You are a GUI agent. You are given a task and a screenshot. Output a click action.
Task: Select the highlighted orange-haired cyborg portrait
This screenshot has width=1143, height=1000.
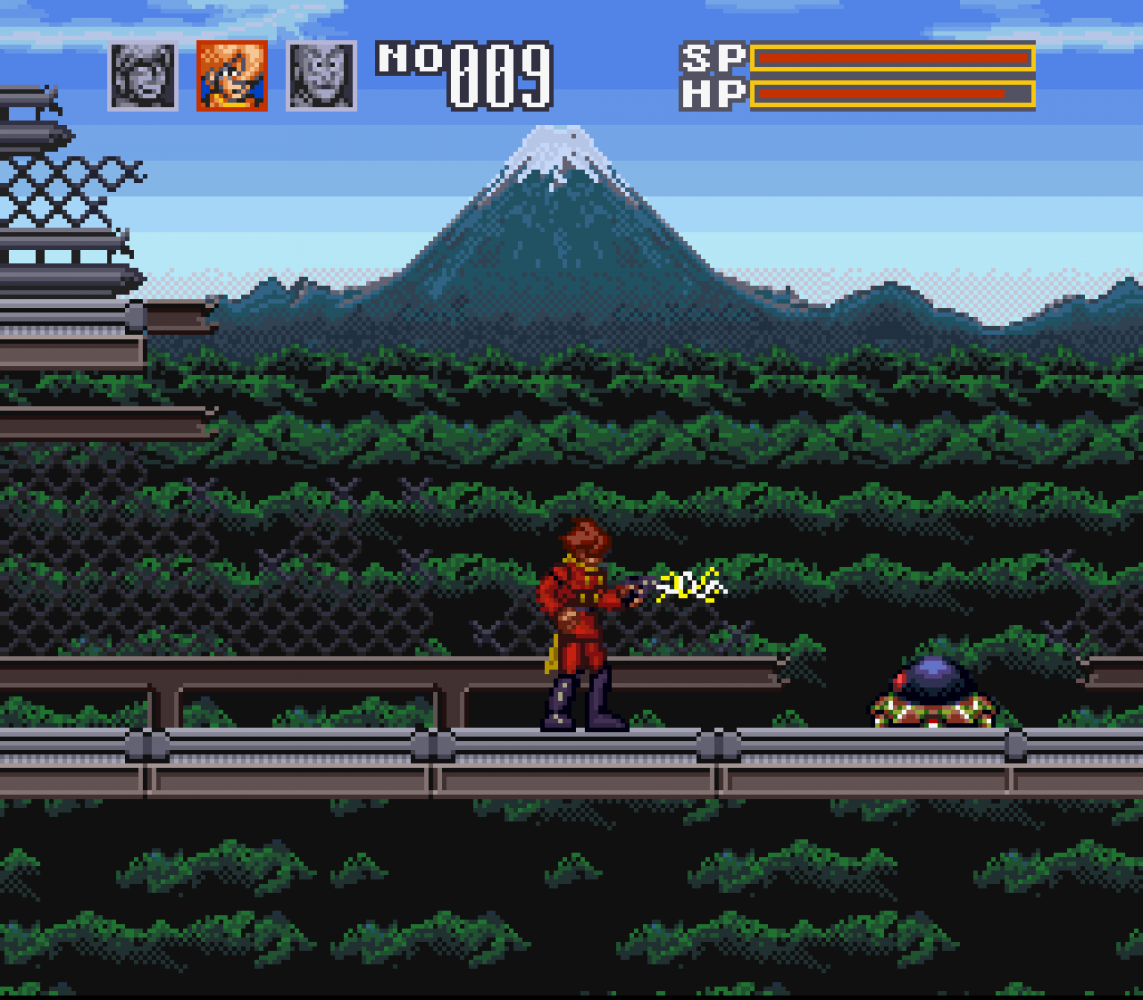(x=232, y=76)
